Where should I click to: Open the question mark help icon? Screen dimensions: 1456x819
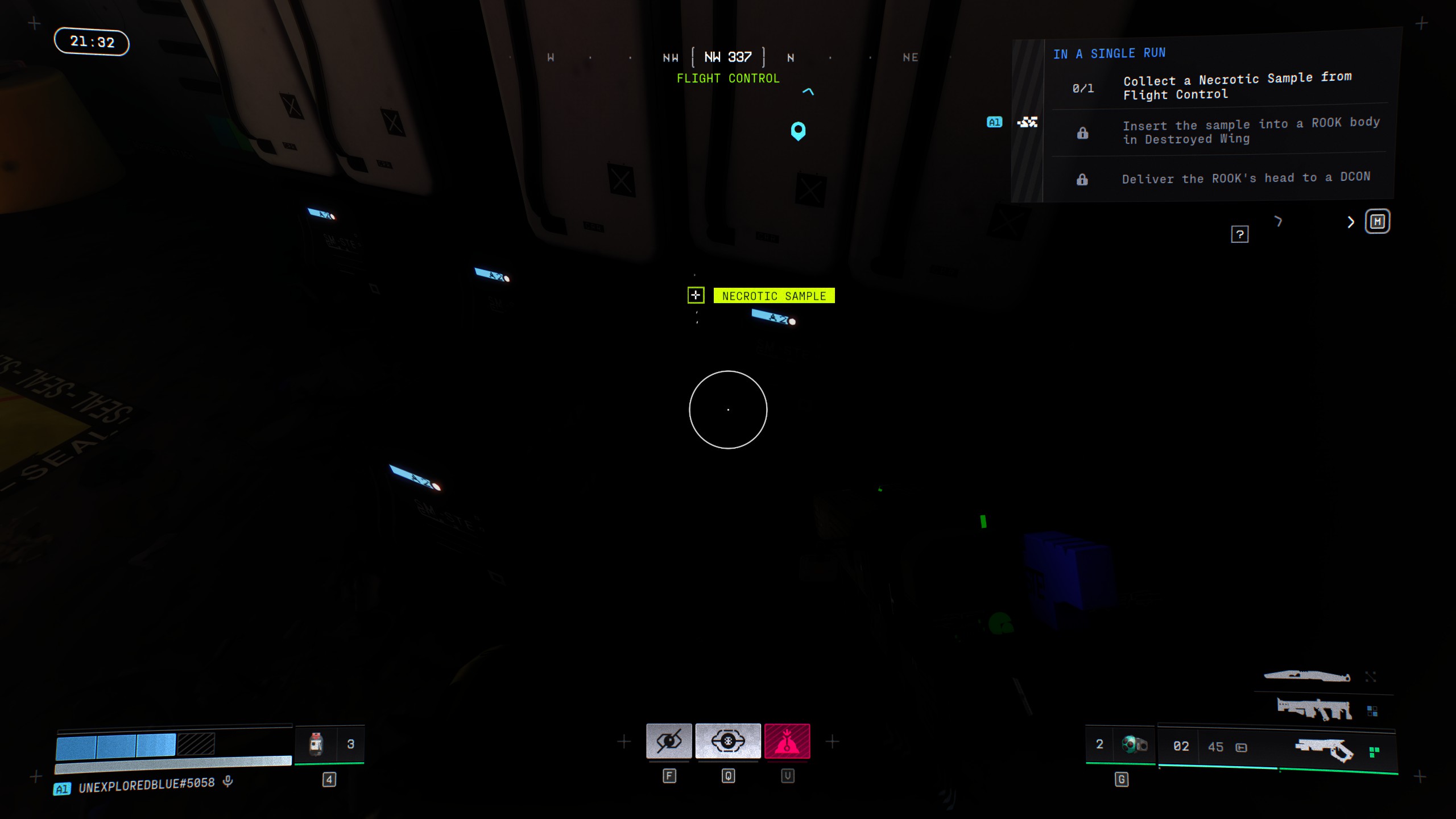[1239, 234]
